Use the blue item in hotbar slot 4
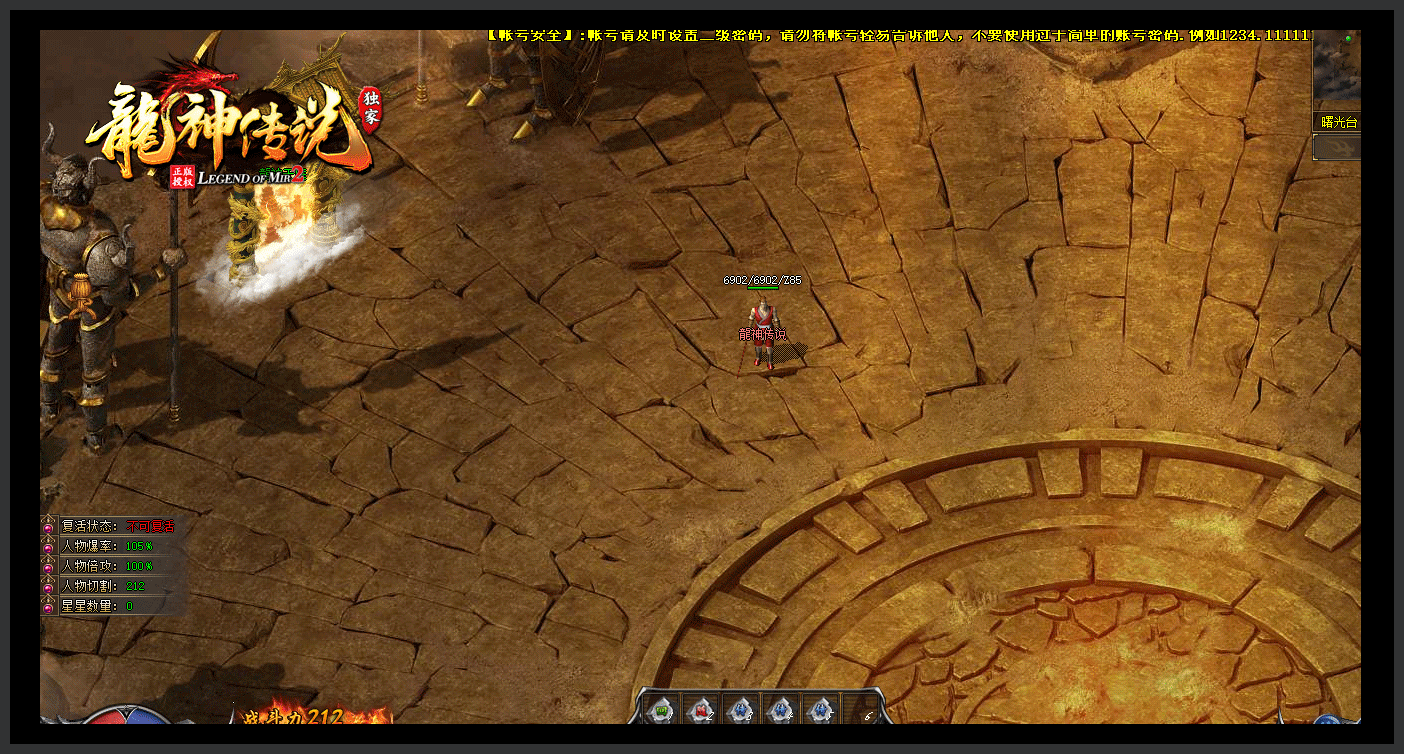This screenshot has width=1404, height=754. click(x=780, y=709)
